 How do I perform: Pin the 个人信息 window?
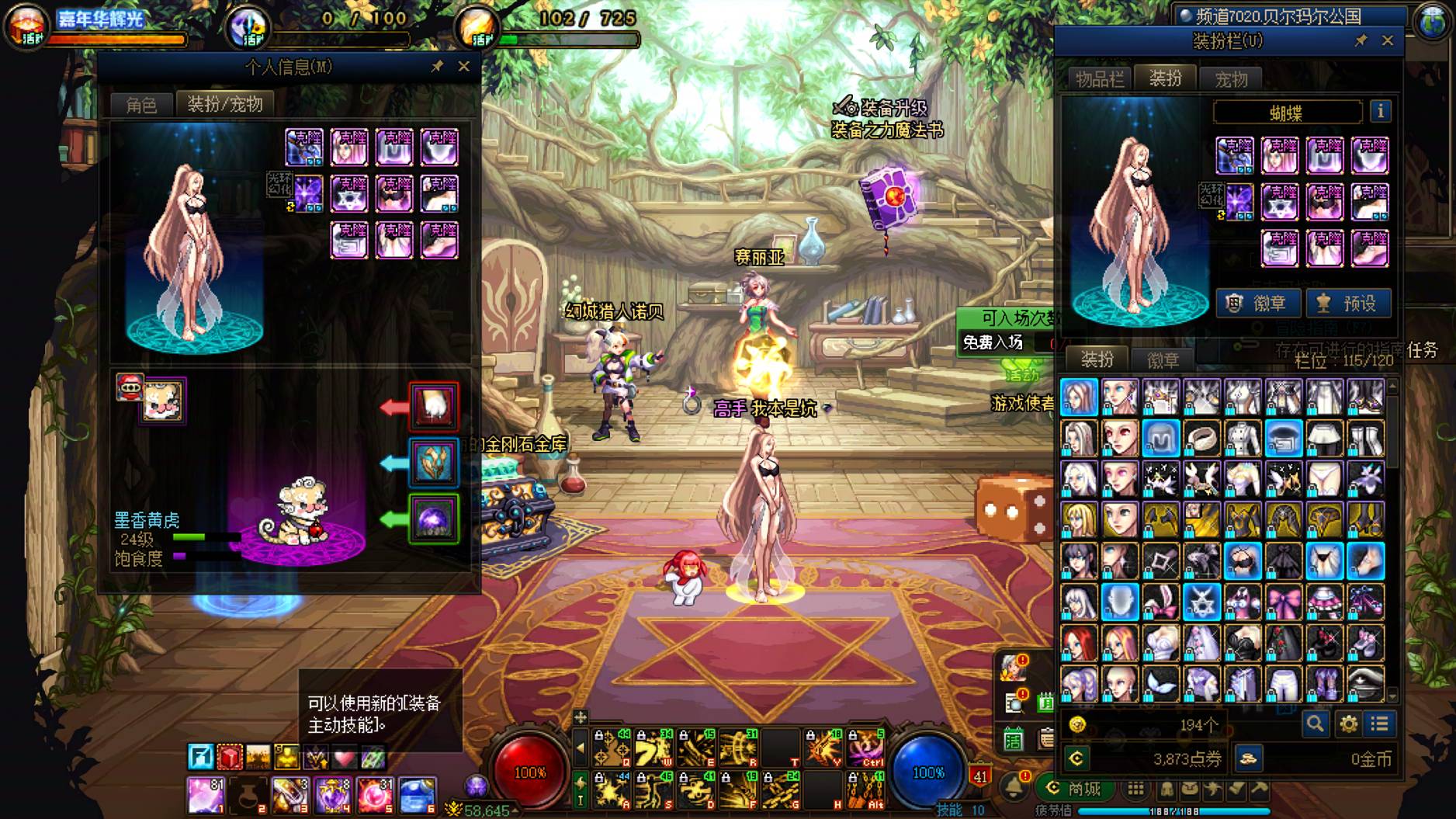(x=438, y=67)
